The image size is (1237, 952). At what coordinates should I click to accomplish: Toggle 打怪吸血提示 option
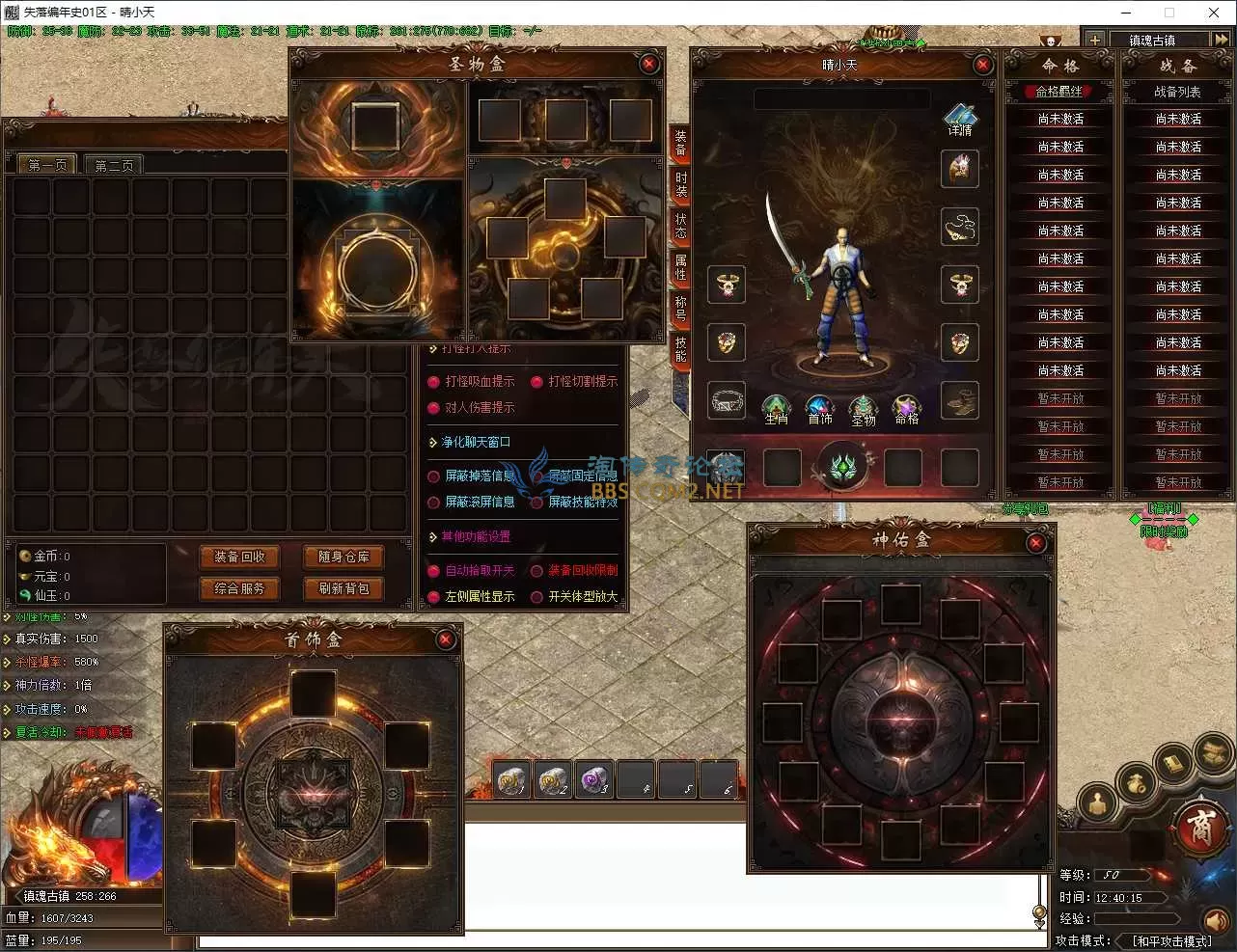[434, 382]
